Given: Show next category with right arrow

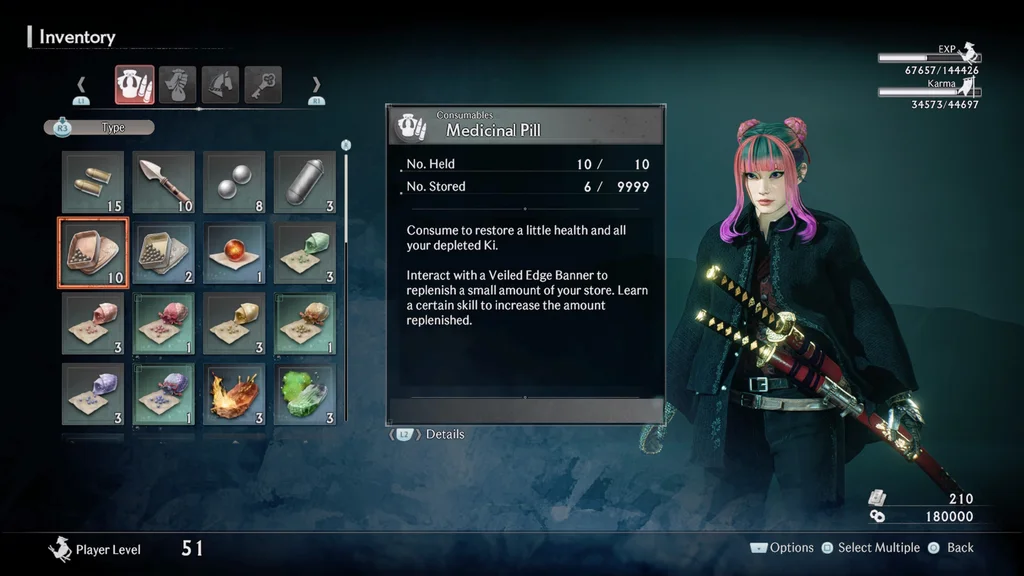Looking at the screenshot, I should (316, 85).
